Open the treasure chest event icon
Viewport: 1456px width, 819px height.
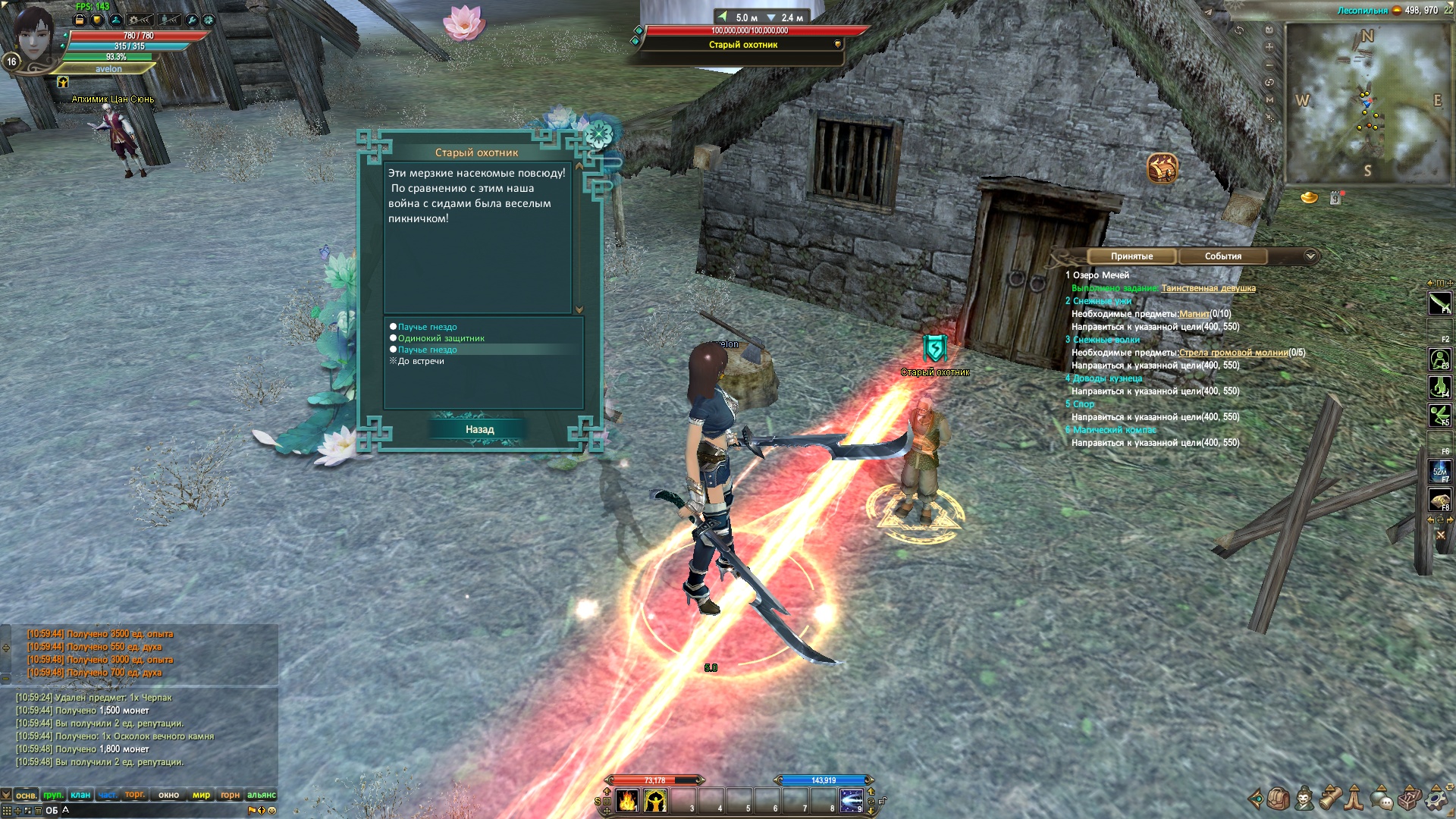point(1162,168)
